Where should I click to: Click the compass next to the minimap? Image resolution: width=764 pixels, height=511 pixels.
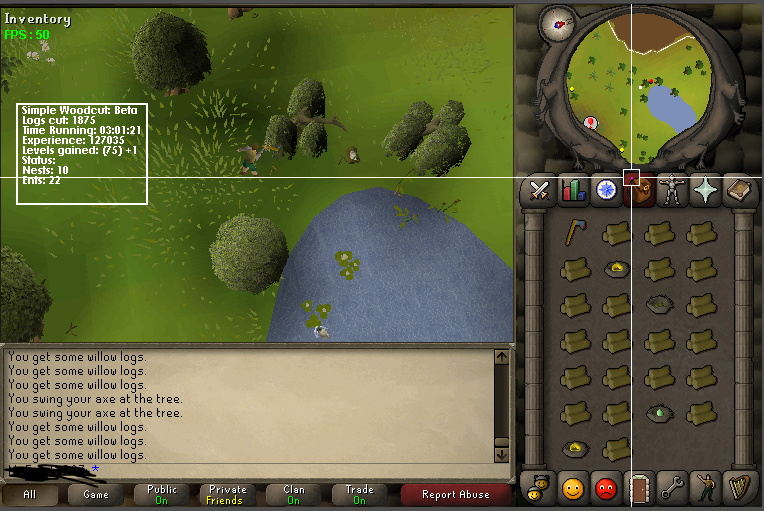[x=556, y=23]
